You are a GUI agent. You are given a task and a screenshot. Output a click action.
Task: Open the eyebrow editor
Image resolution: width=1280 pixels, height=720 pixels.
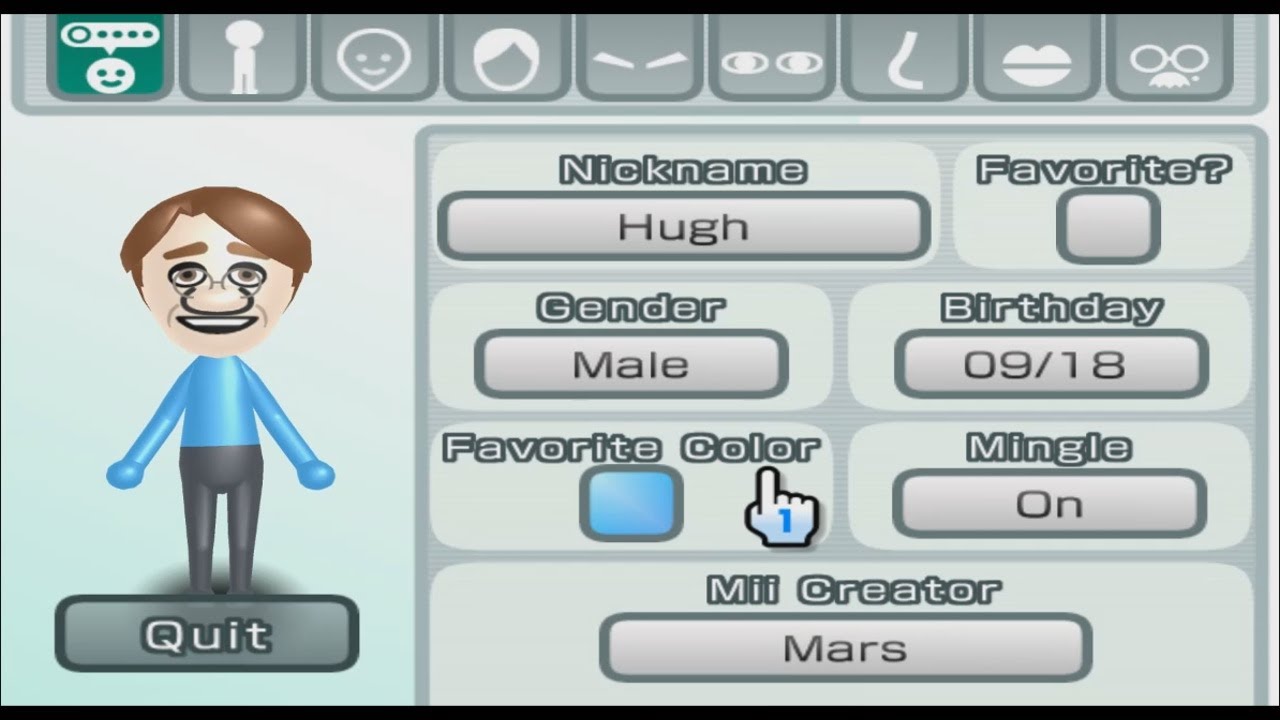[639, 55]
